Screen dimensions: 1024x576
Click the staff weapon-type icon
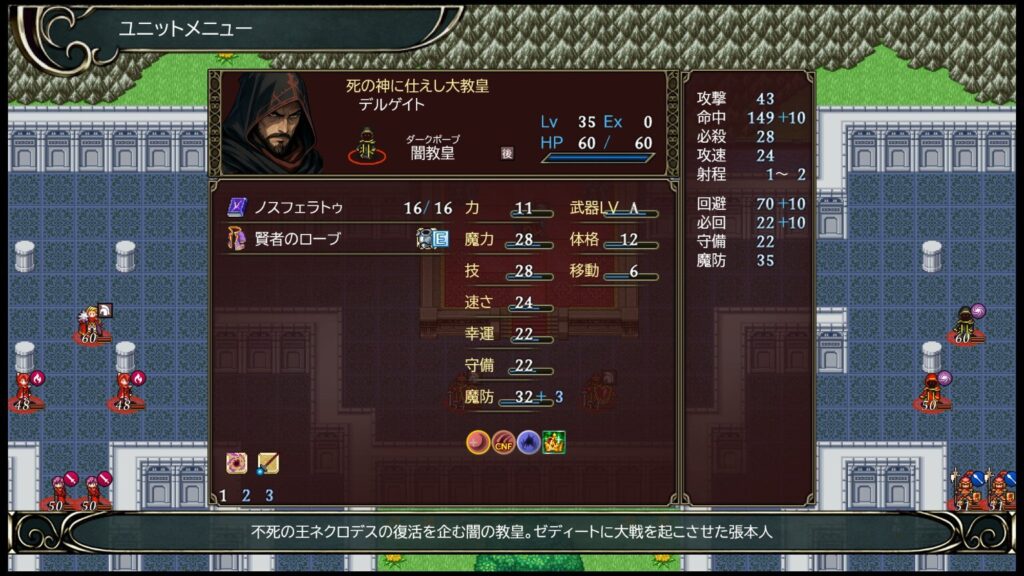coord(267,463)
